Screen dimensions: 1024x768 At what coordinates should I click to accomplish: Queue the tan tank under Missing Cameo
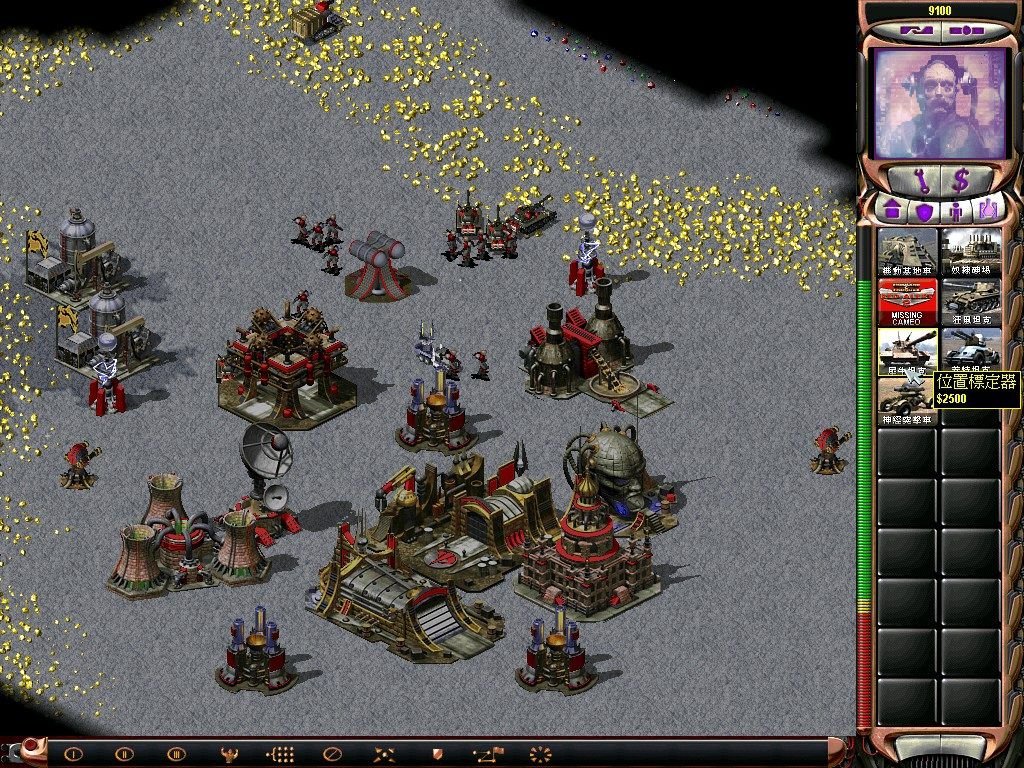pyautogui.click(x=908, y=350)
